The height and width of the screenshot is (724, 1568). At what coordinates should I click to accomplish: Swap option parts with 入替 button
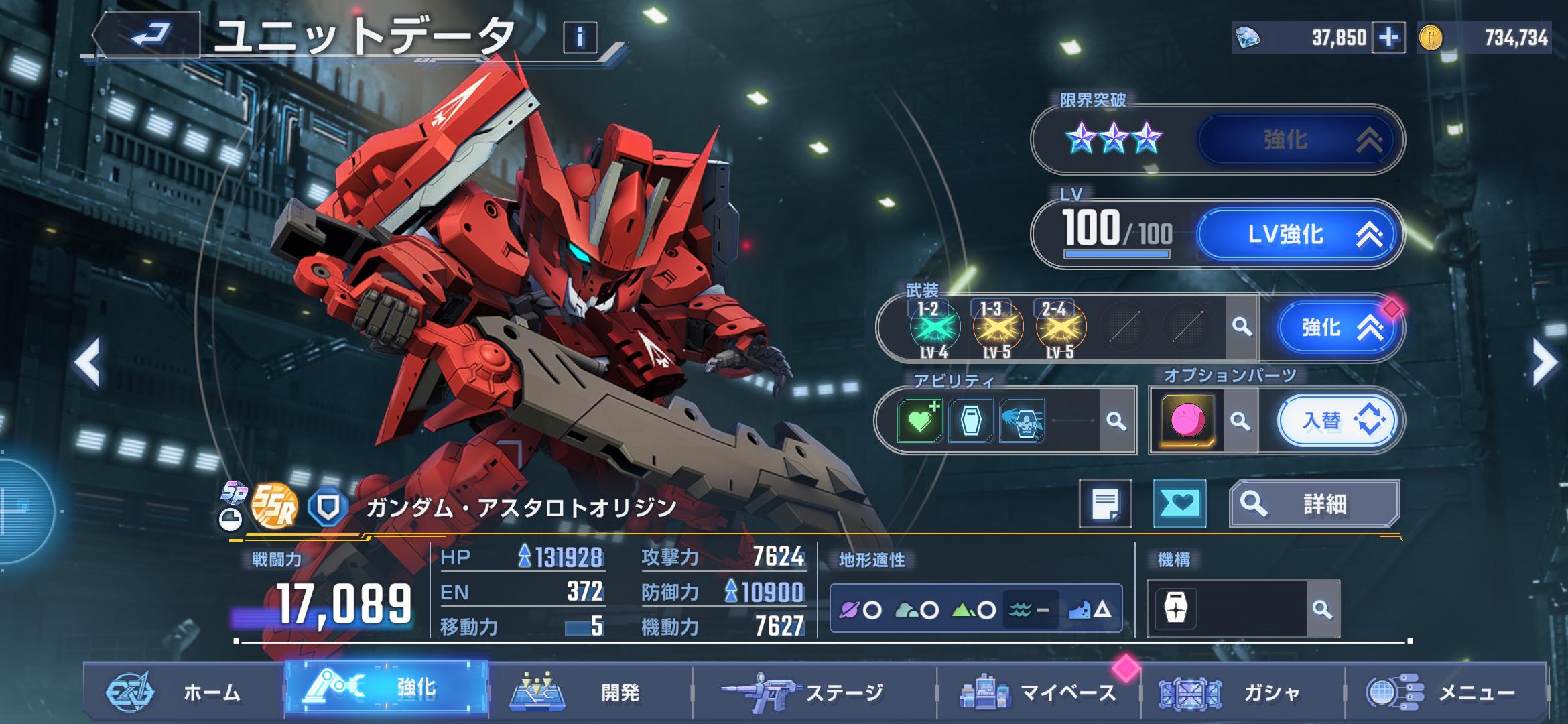[x=1337, y=421]
